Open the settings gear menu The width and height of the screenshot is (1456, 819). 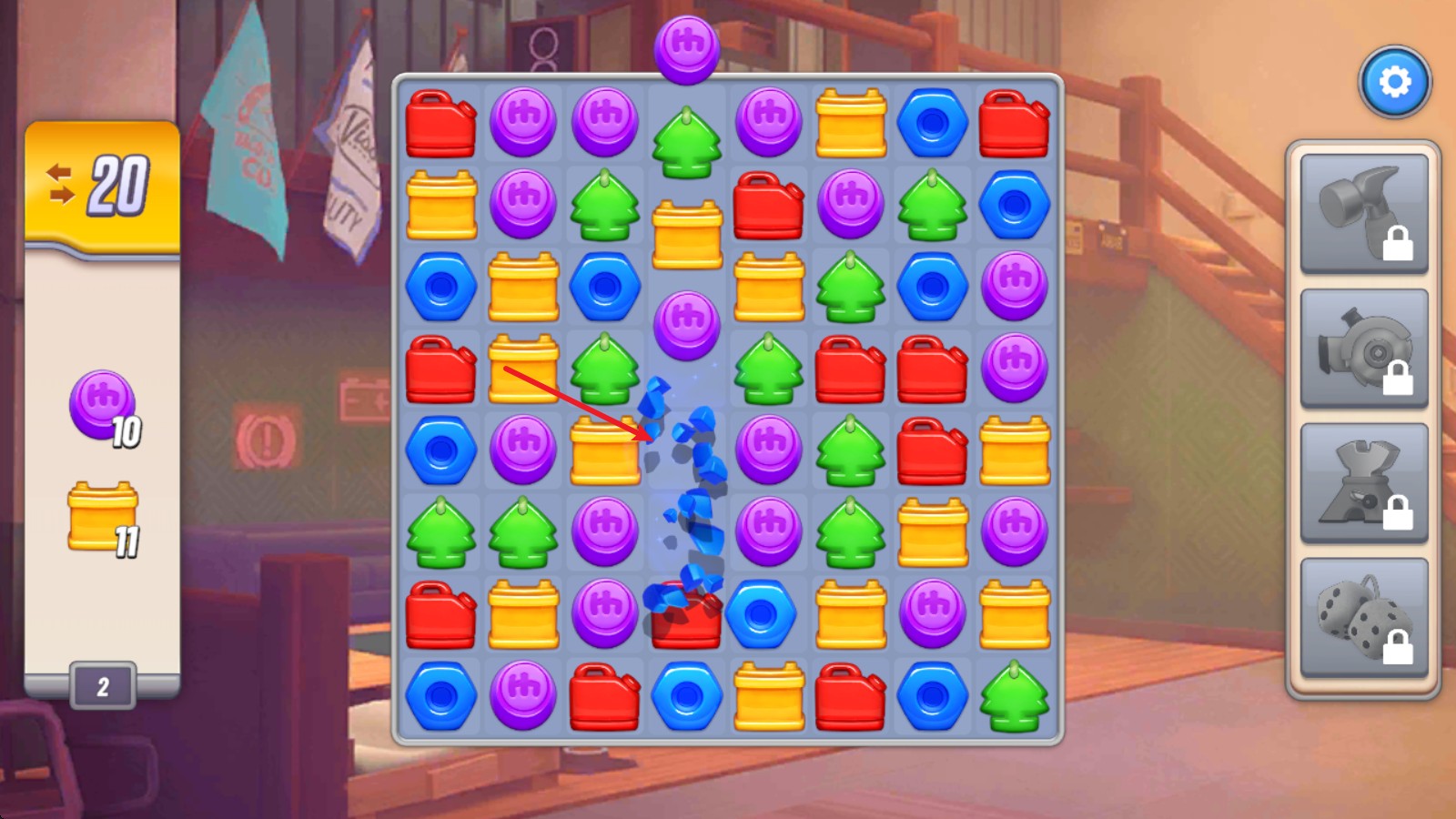(x=1394, y=83)
